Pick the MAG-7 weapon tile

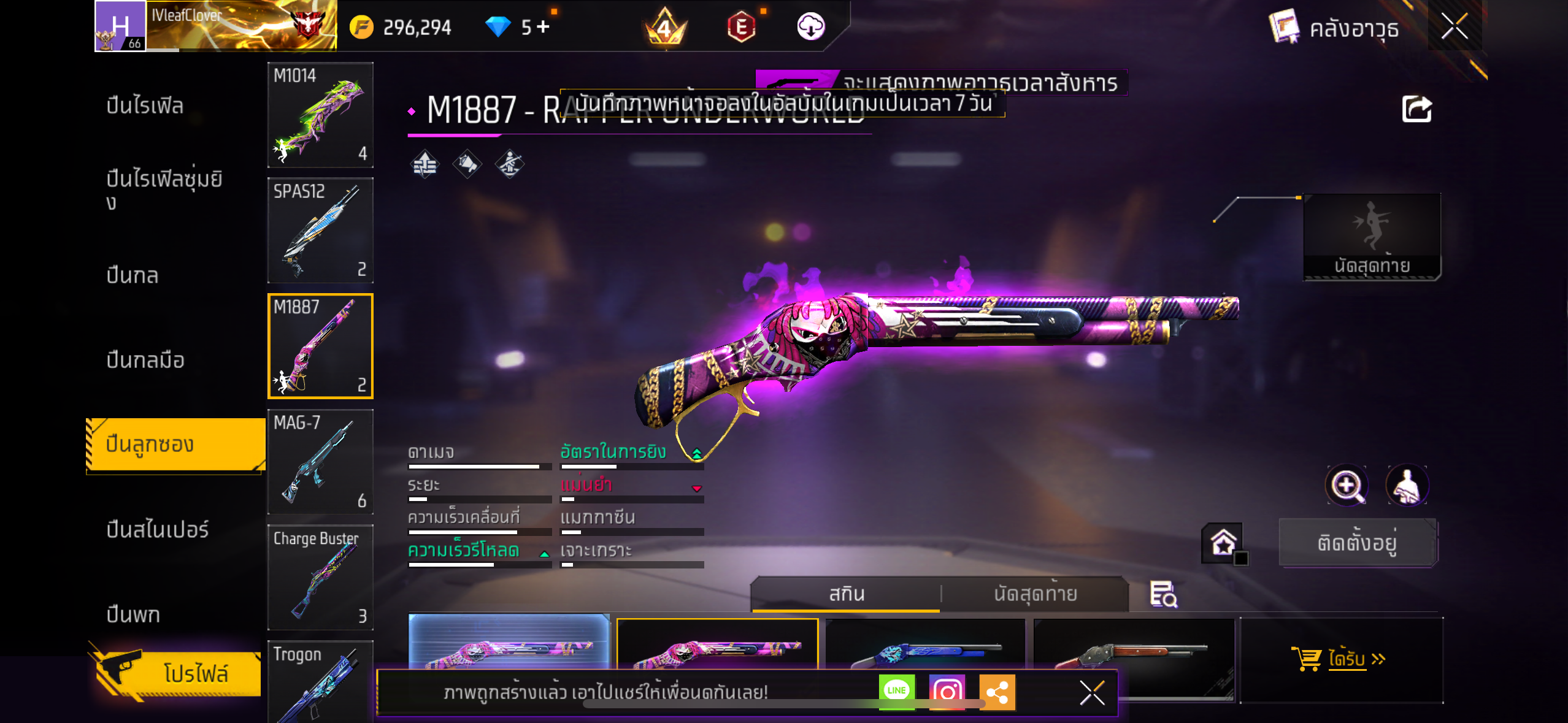point(320,461)
